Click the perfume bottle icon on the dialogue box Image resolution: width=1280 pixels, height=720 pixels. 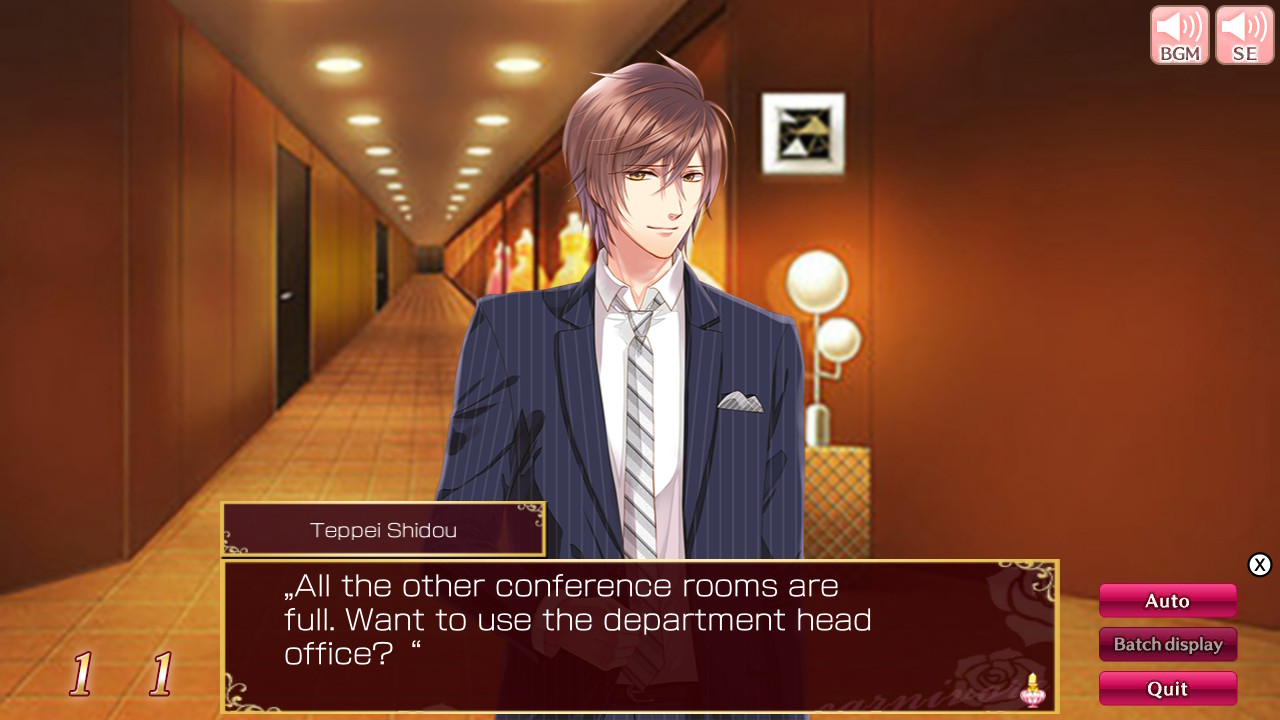[1032, 690]
